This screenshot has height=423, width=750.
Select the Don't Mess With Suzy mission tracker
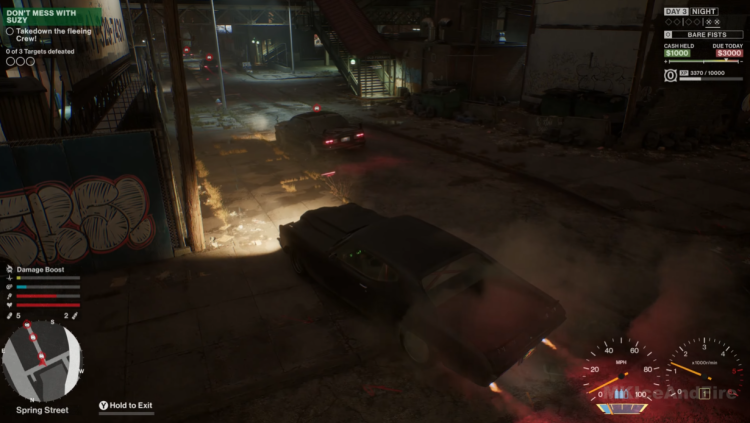[40, 15]
